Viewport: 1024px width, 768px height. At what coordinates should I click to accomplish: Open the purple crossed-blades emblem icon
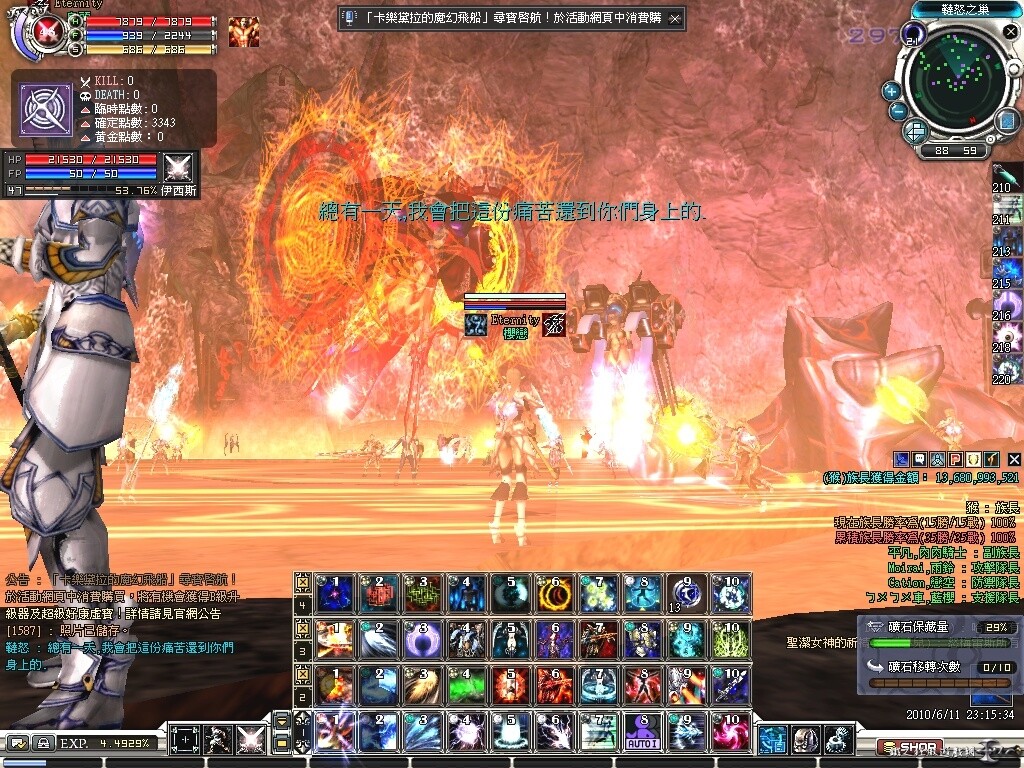[45, 107]
